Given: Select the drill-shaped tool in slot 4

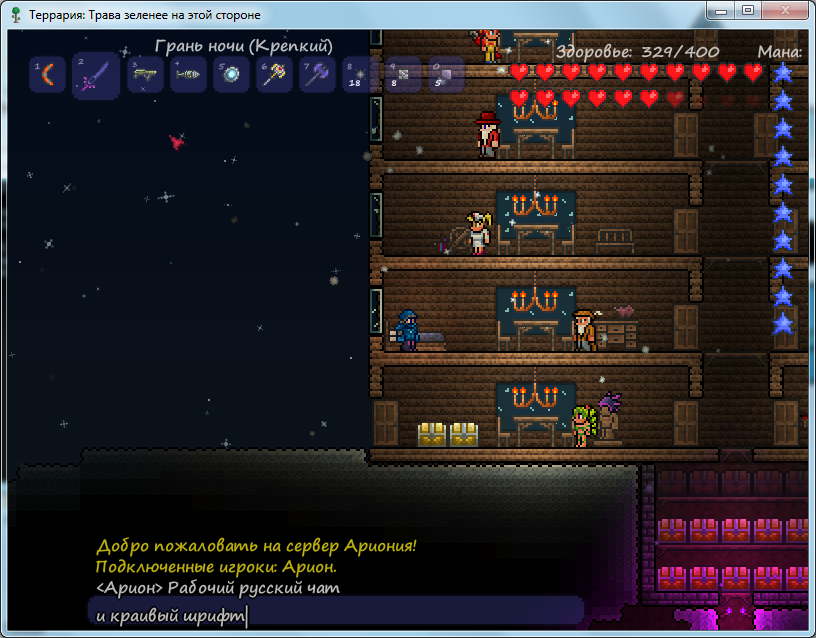Looking at the screenshot, I should coord(189,75).
